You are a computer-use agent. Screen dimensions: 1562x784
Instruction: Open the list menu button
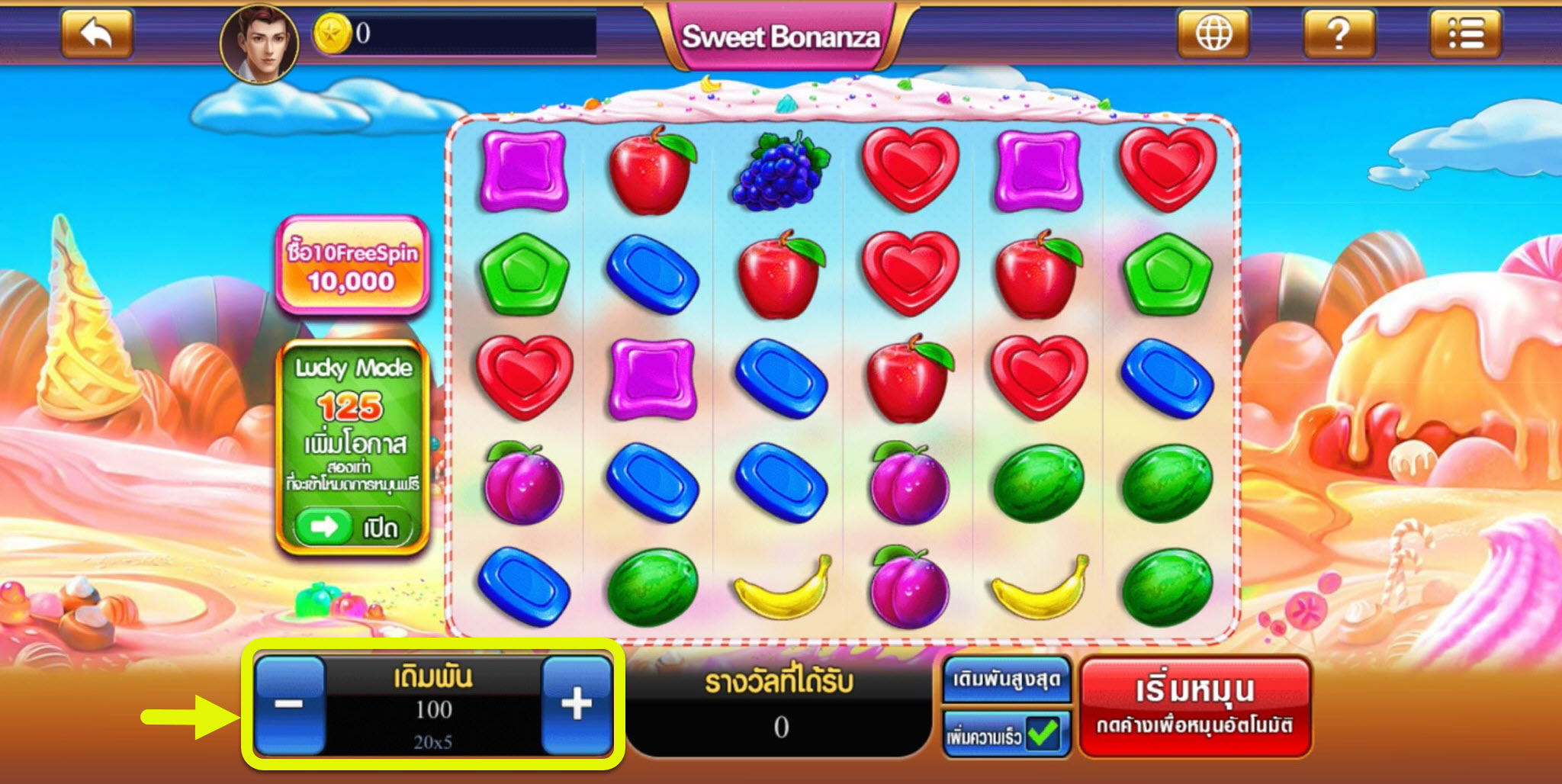1465,34
